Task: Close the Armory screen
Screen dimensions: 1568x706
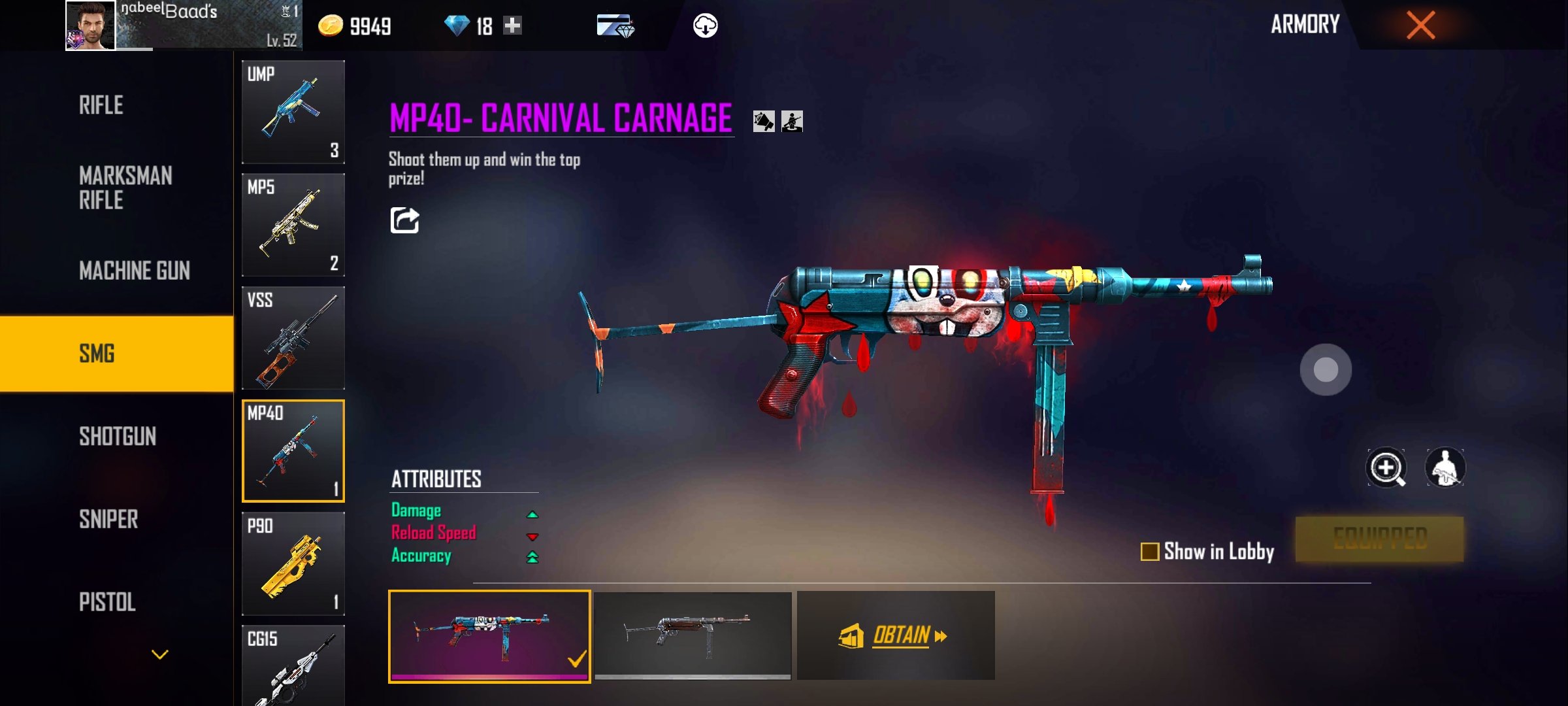Action: pyautogui.click(x=1420, y=25)
